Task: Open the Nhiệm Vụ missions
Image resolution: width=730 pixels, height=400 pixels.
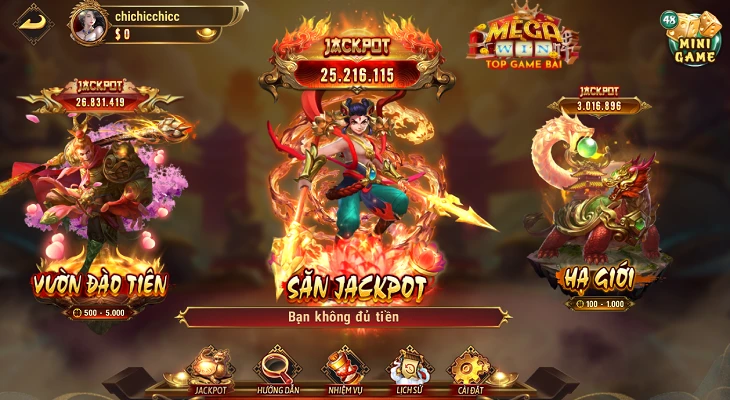Action: coord(345,370)
